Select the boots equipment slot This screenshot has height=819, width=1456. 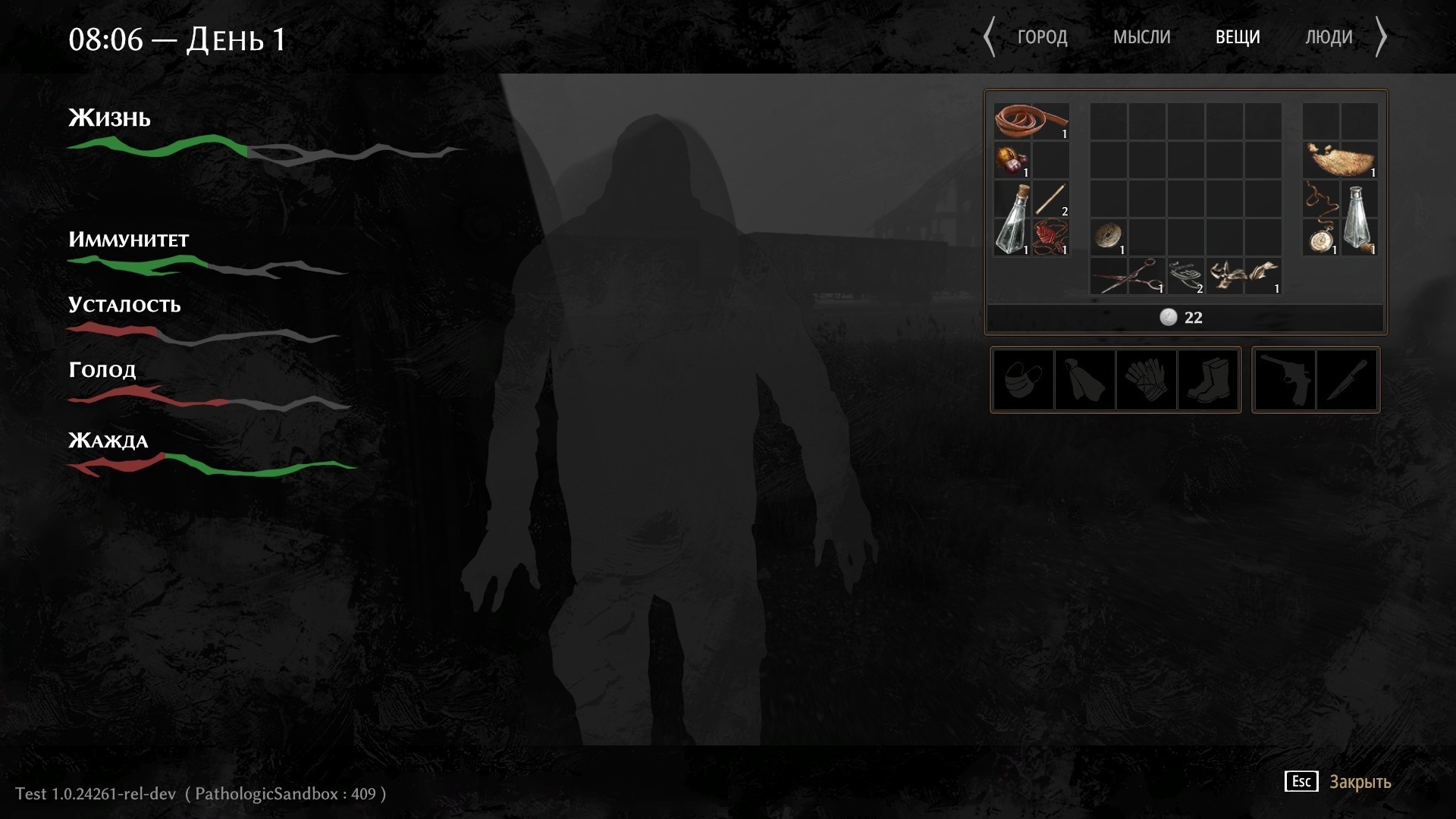point(1210,380)
